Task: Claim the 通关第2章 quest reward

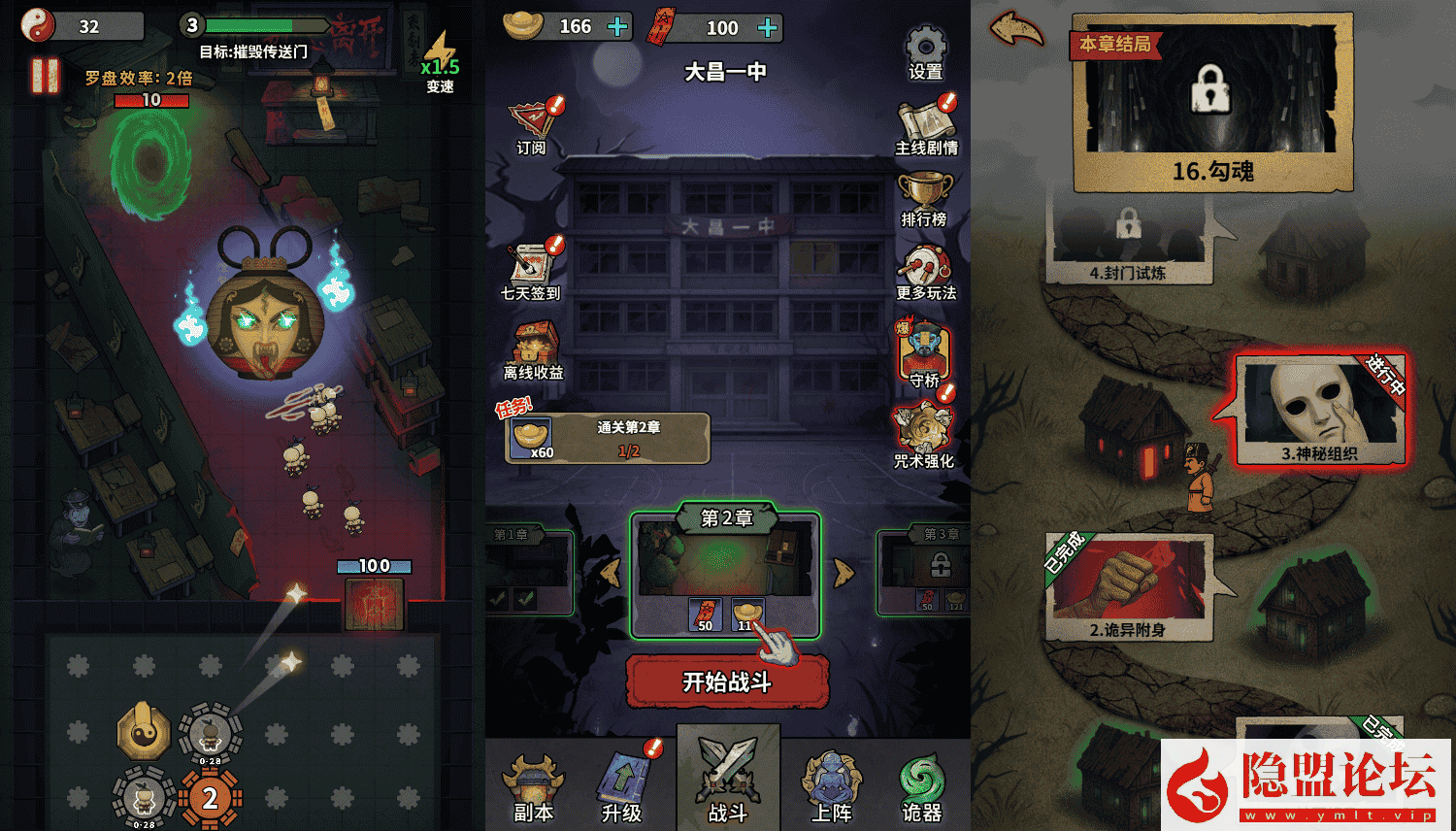Action: pos(607,439)
